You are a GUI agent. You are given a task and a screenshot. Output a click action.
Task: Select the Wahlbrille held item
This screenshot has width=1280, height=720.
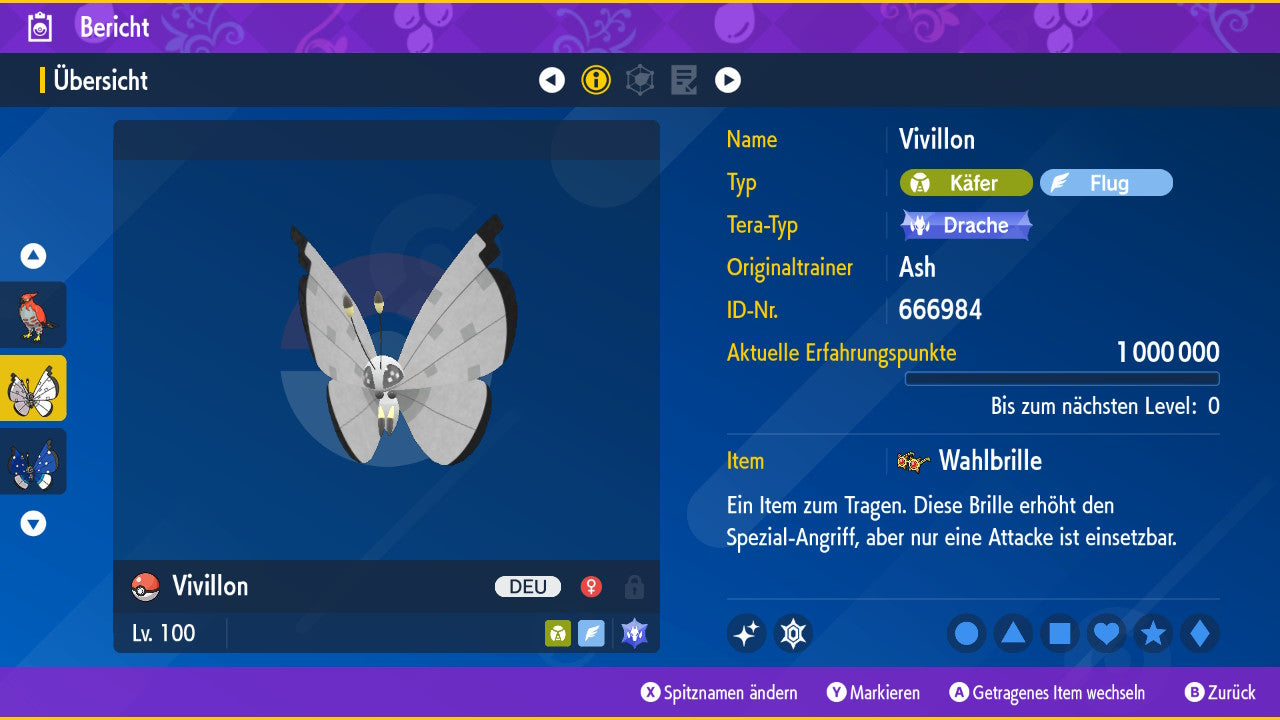(x=988, y=461)
